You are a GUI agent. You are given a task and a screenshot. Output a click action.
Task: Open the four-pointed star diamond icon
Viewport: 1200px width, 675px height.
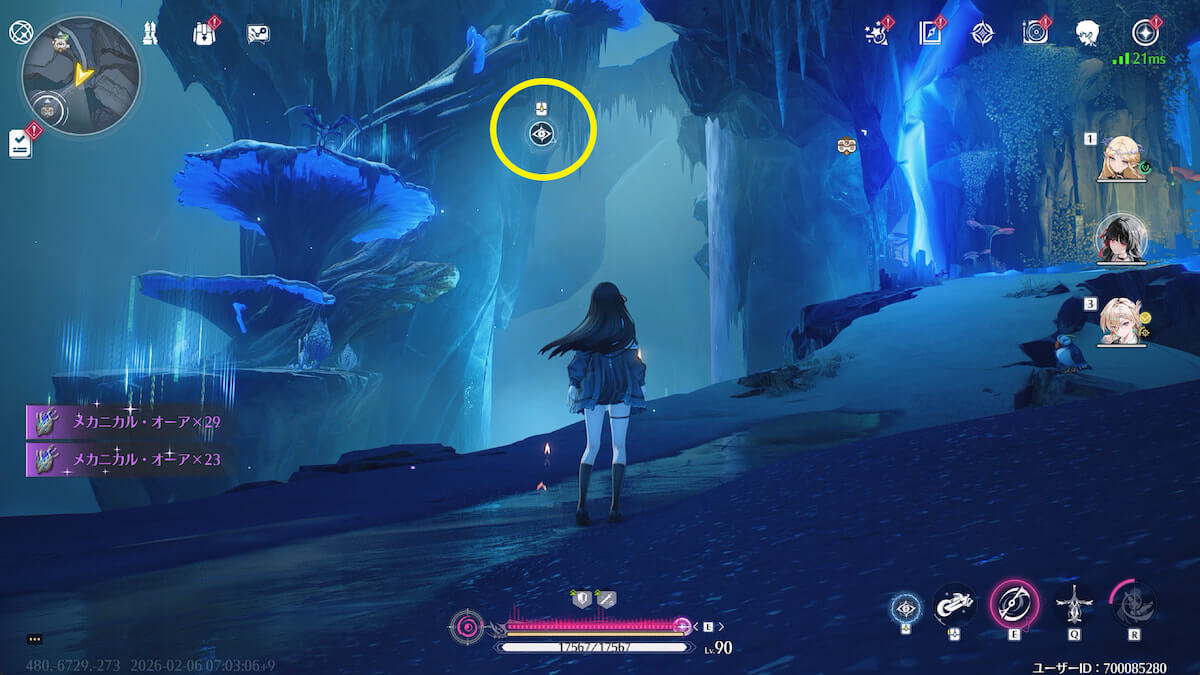click(983, 33)
